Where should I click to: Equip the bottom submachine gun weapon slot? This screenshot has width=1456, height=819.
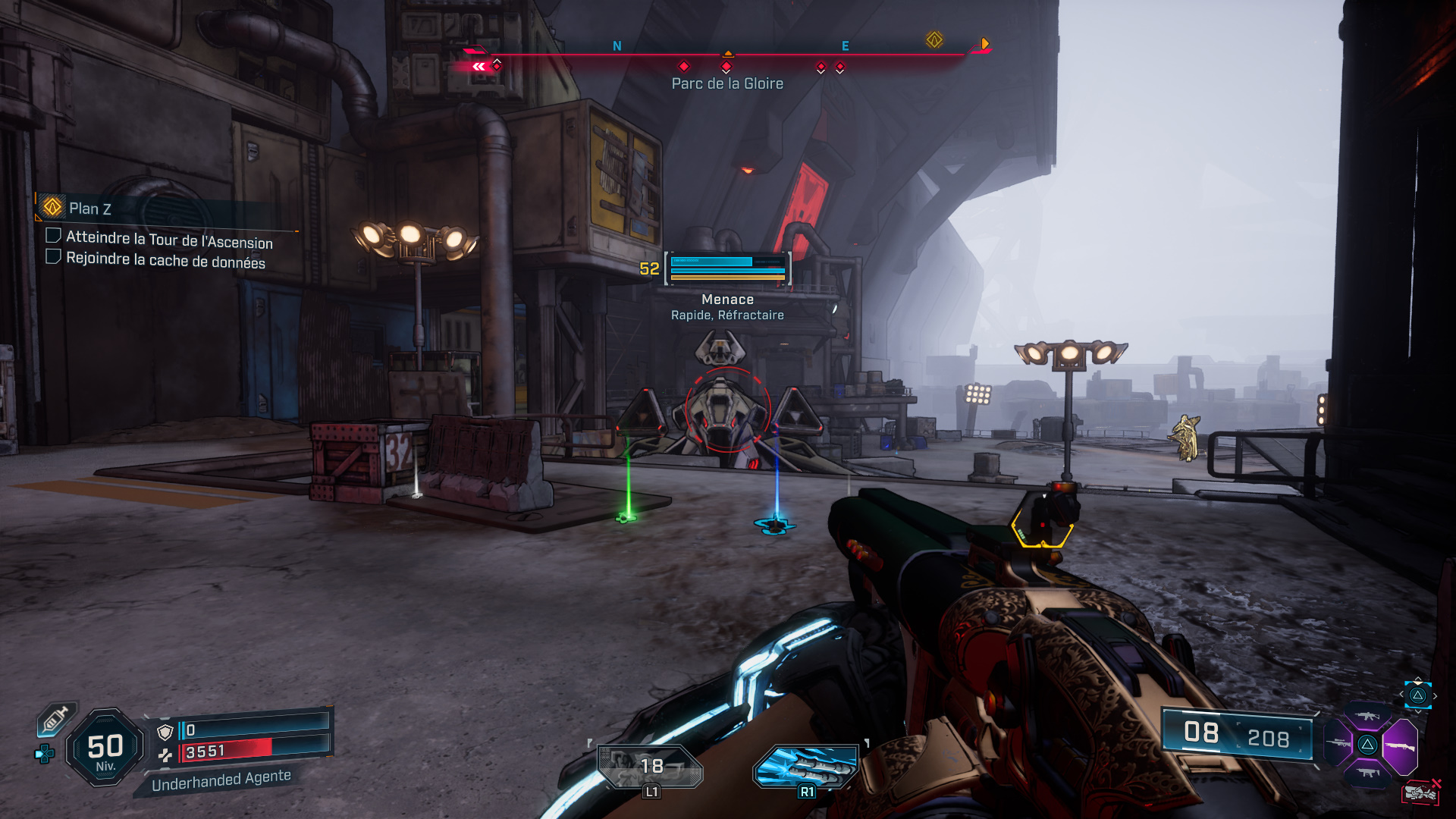pyautogui.click(x=1367, y=773)
